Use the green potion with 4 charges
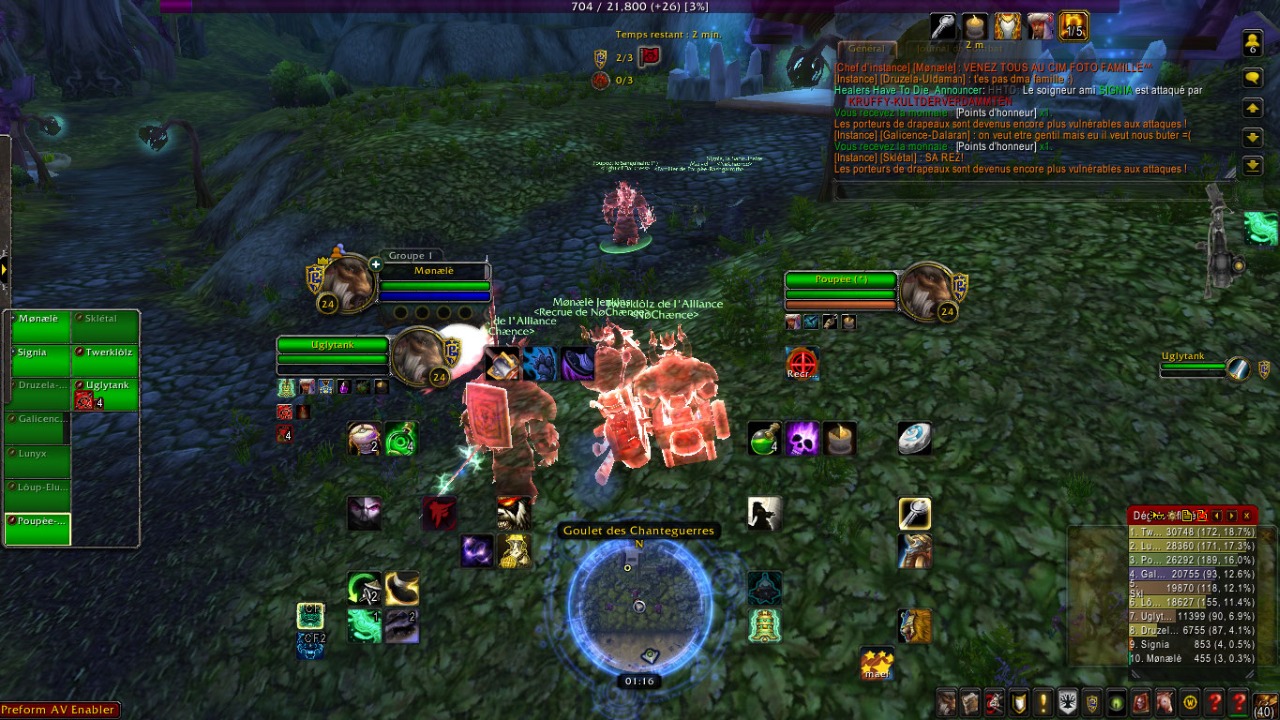The height and width of the screenshot is (720, 1280). pyautogui.click(x=765, y=439)
